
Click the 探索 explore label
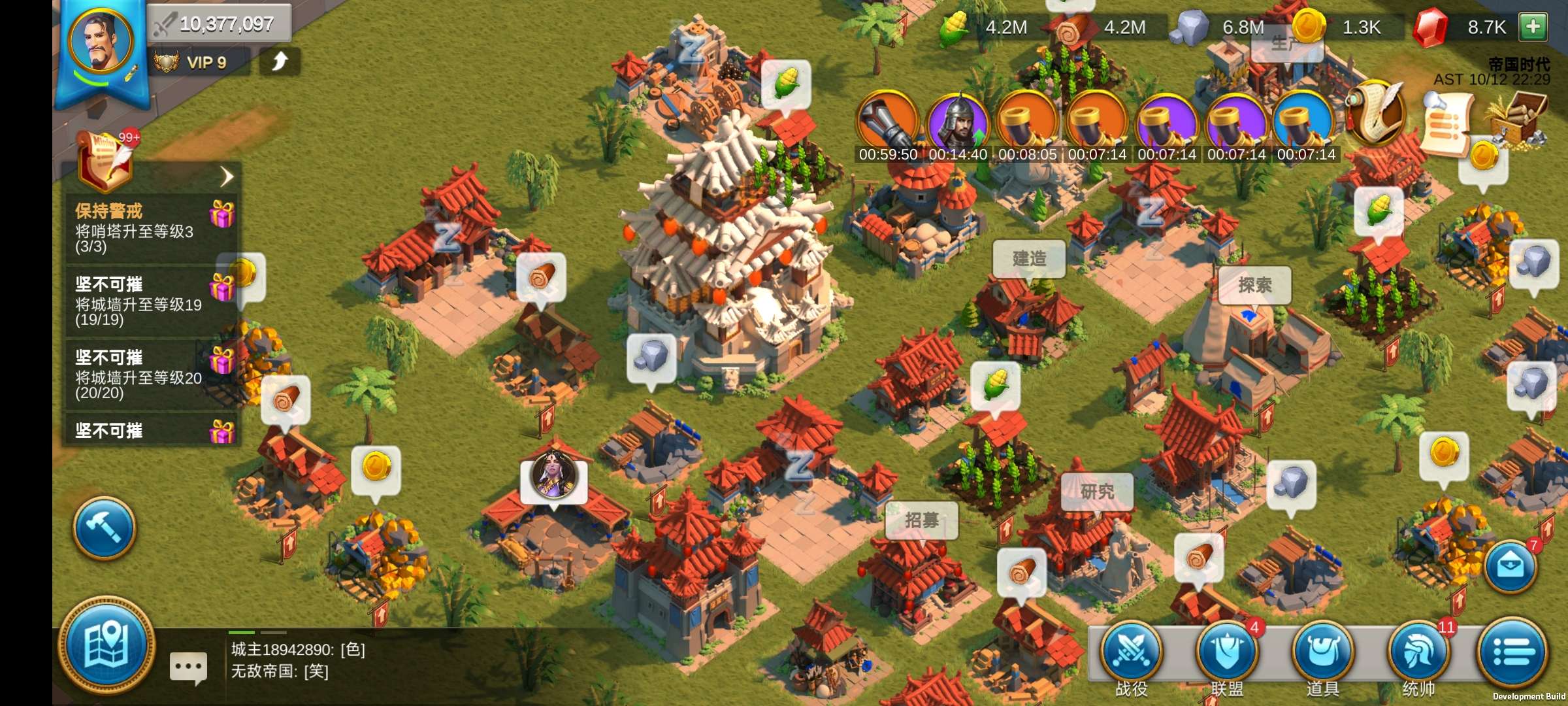pyautogui.click(x=1254, y=285)
